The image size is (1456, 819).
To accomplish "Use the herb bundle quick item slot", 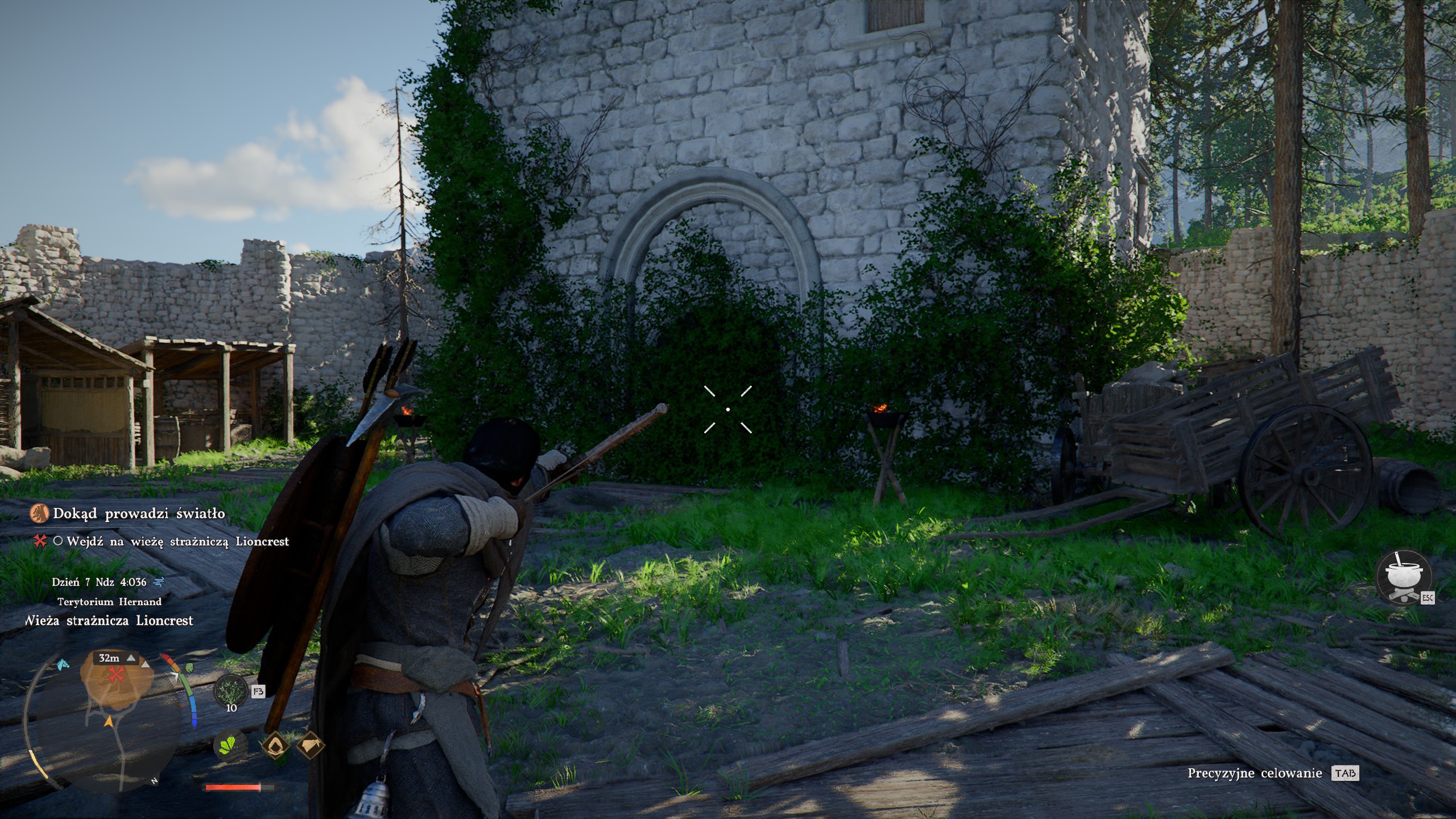I will click(231, 690).
